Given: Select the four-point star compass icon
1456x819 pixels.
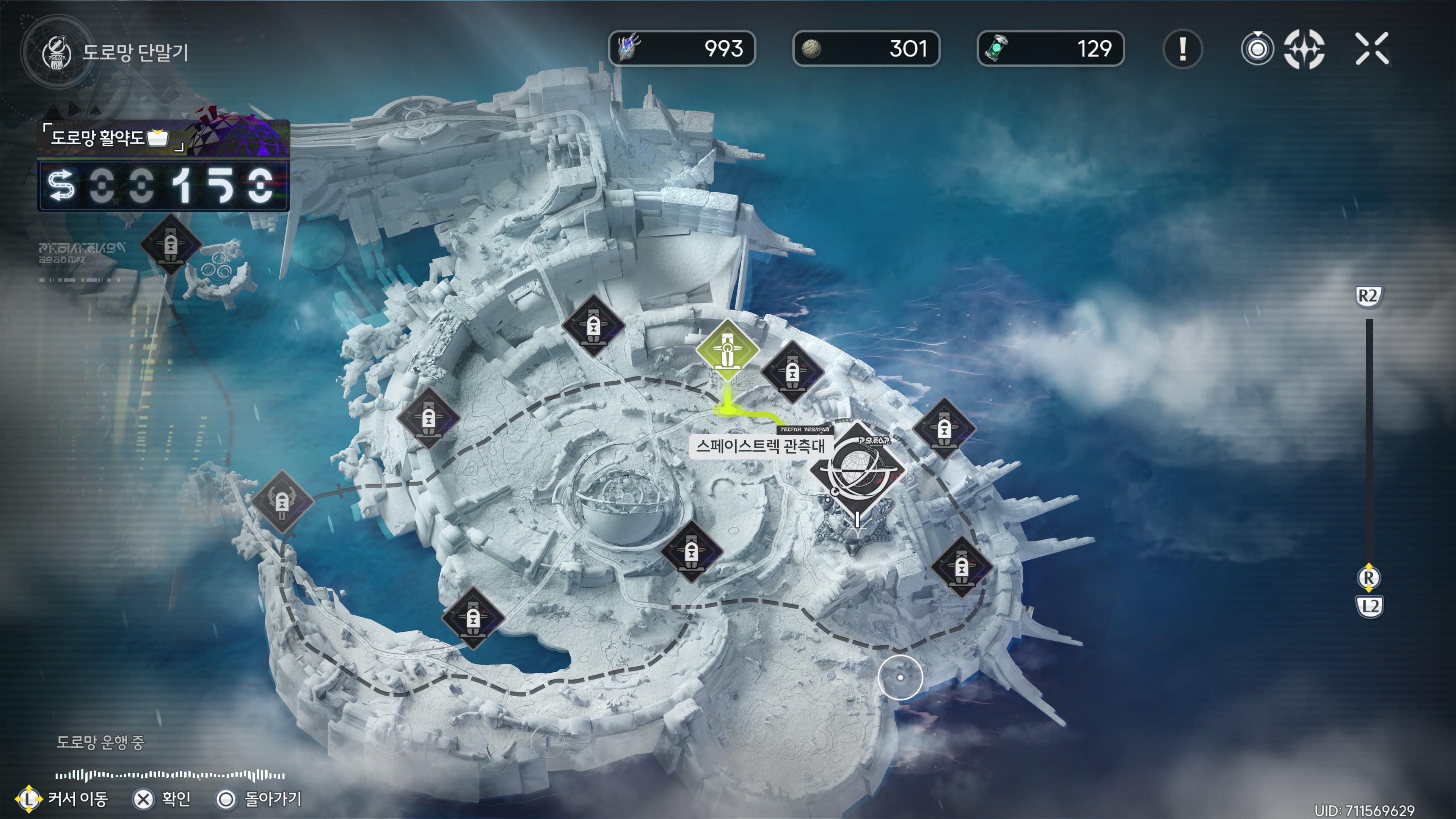Looking at the screenshot, I should point(1304,49).
